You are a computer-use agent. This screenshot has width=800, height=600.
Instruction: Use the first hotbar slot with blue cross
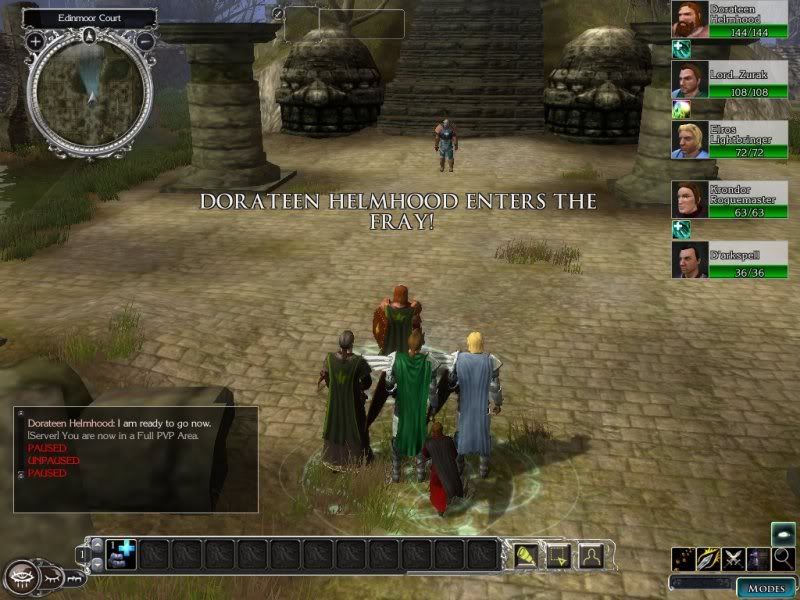click(124, 553)
